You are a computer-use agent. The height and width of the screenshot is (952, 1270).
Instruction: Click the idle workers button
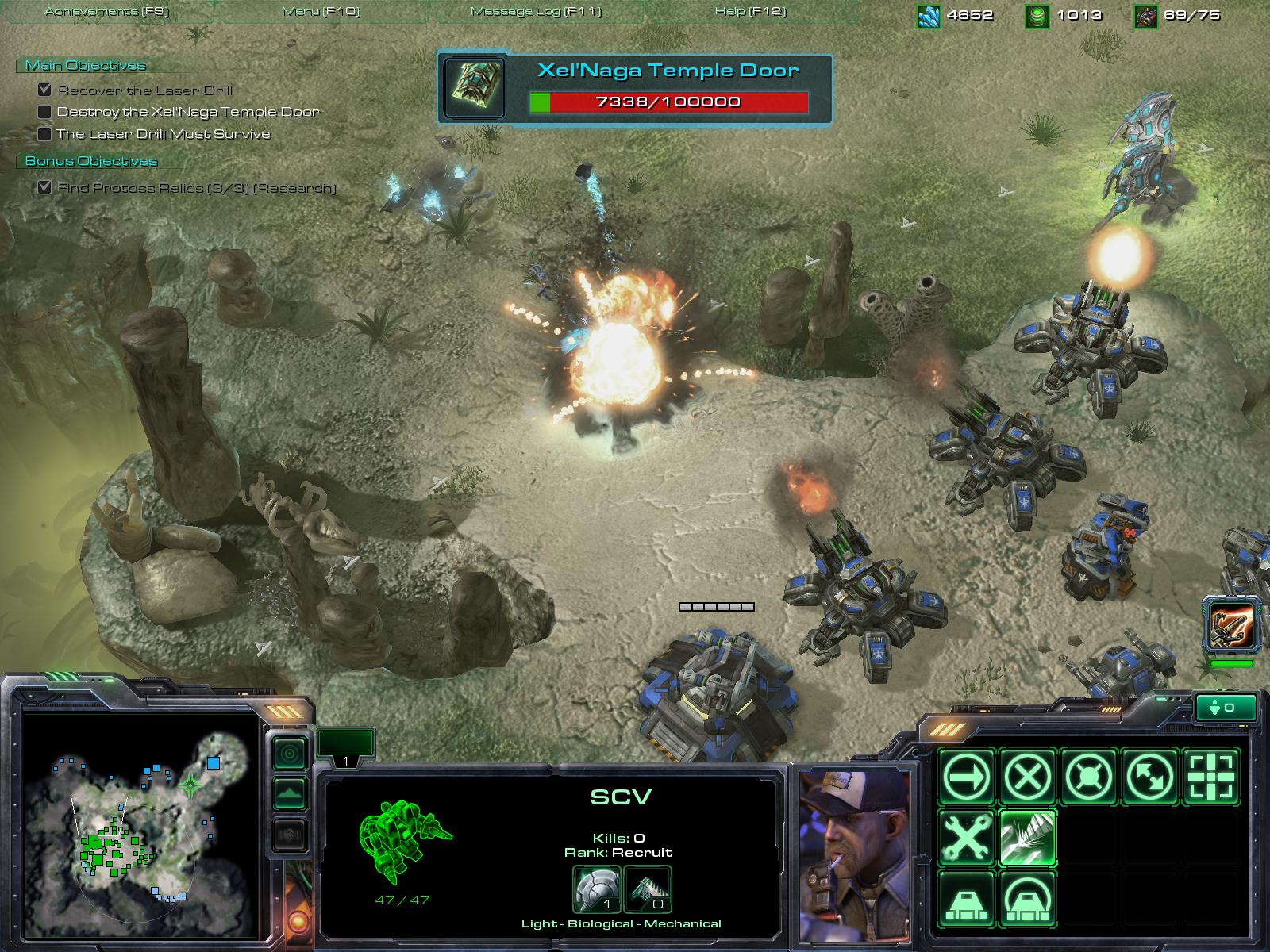[1226, 707]
